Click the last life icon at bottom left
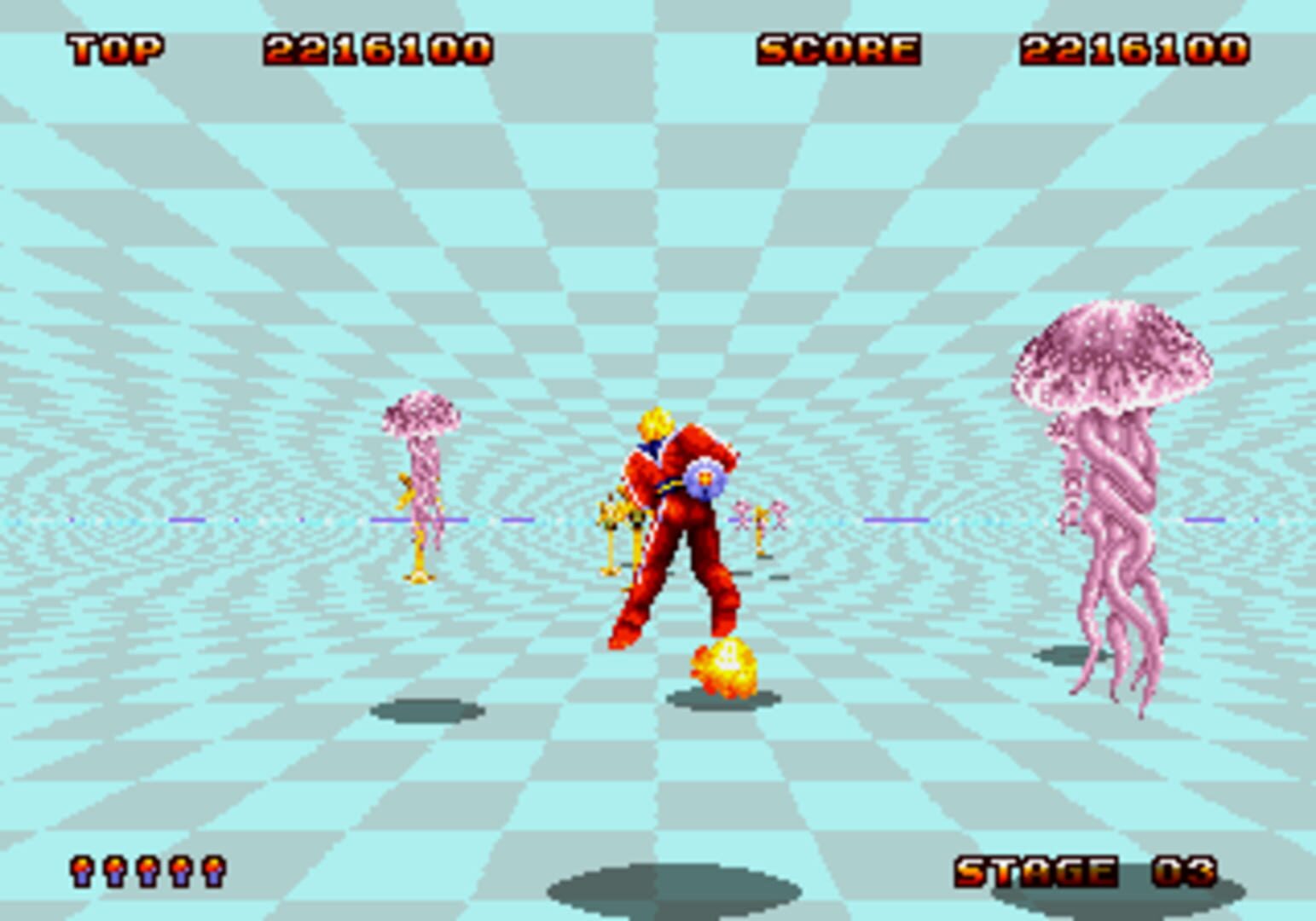This screenshot has width=1316, height=921. point(212,871)
